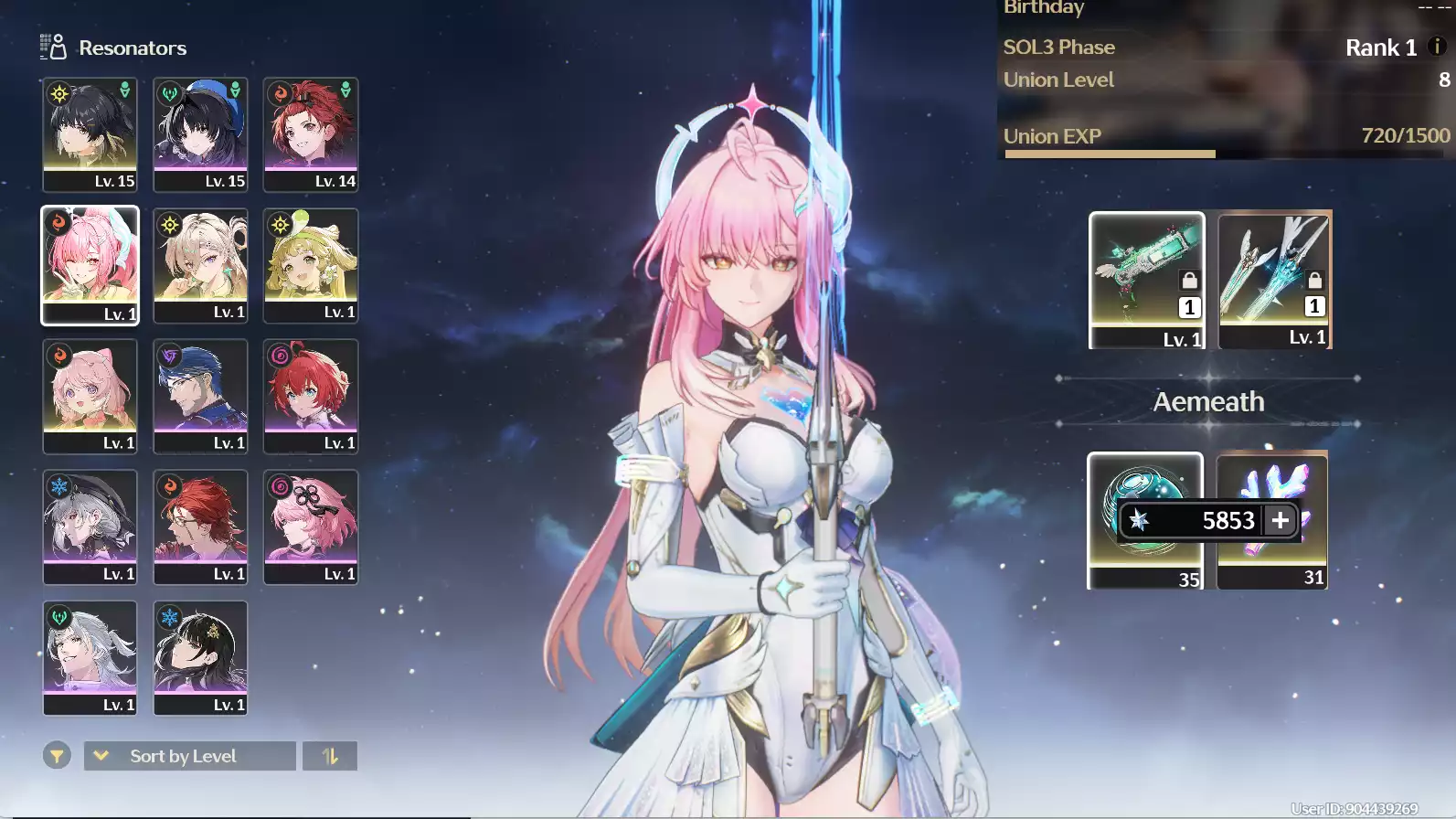Add more currency with the plus button
The height and width of the screenshot is (819, 1456).
pyautogui.click(x=1280, y=520)
